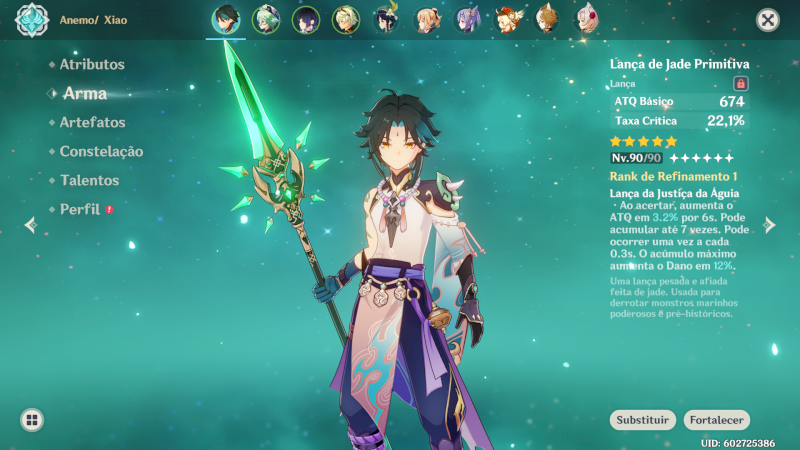
Task: Toggle the weapon lock icon
Action: click(x=741, y=84)
